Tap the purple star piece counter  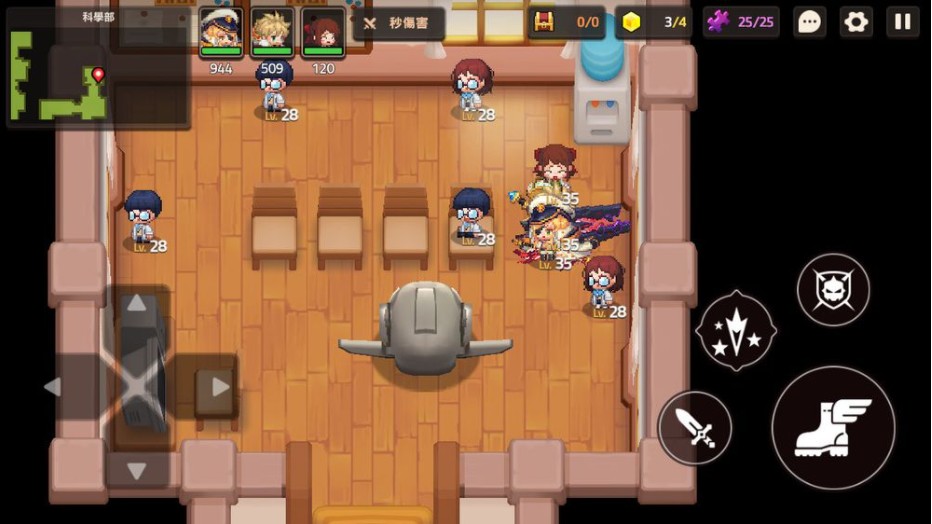tap(742, 22)
